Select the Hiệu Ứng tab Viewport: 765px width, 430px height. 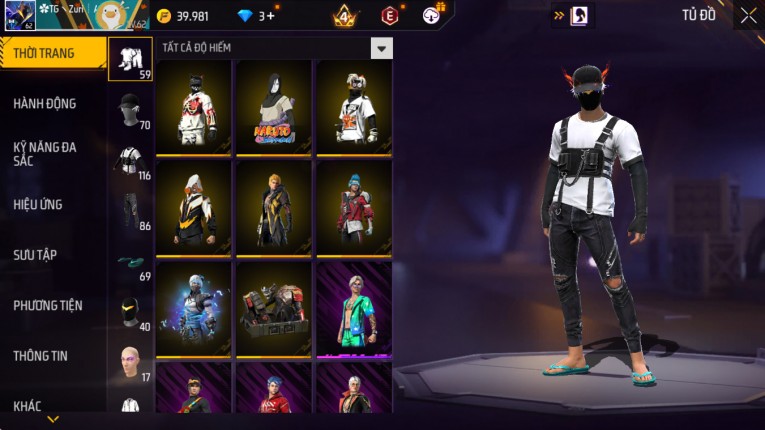tap(40, 204)
